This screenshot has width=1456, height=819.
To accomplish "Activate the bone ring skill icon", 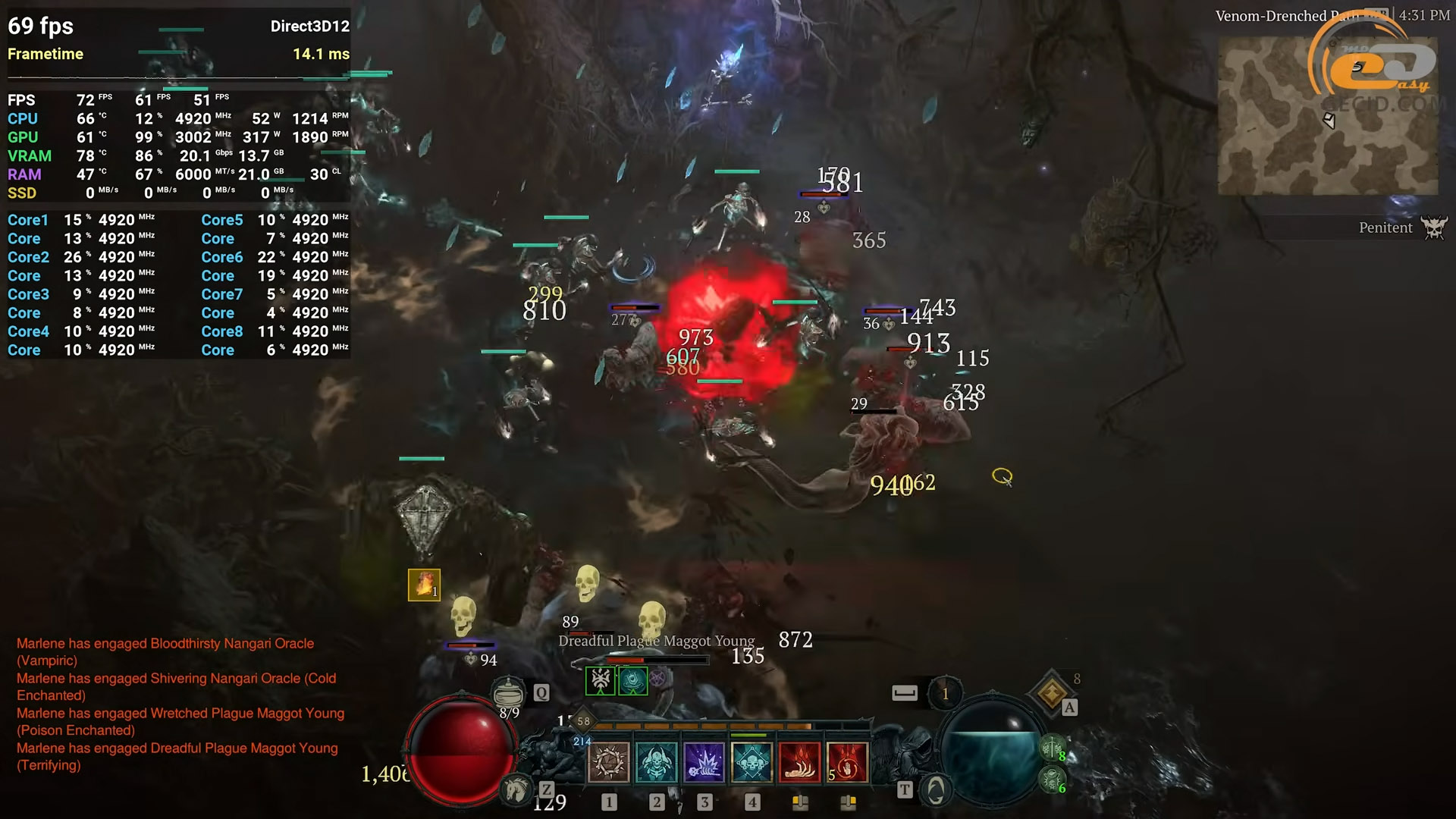I will pos(608,762).
